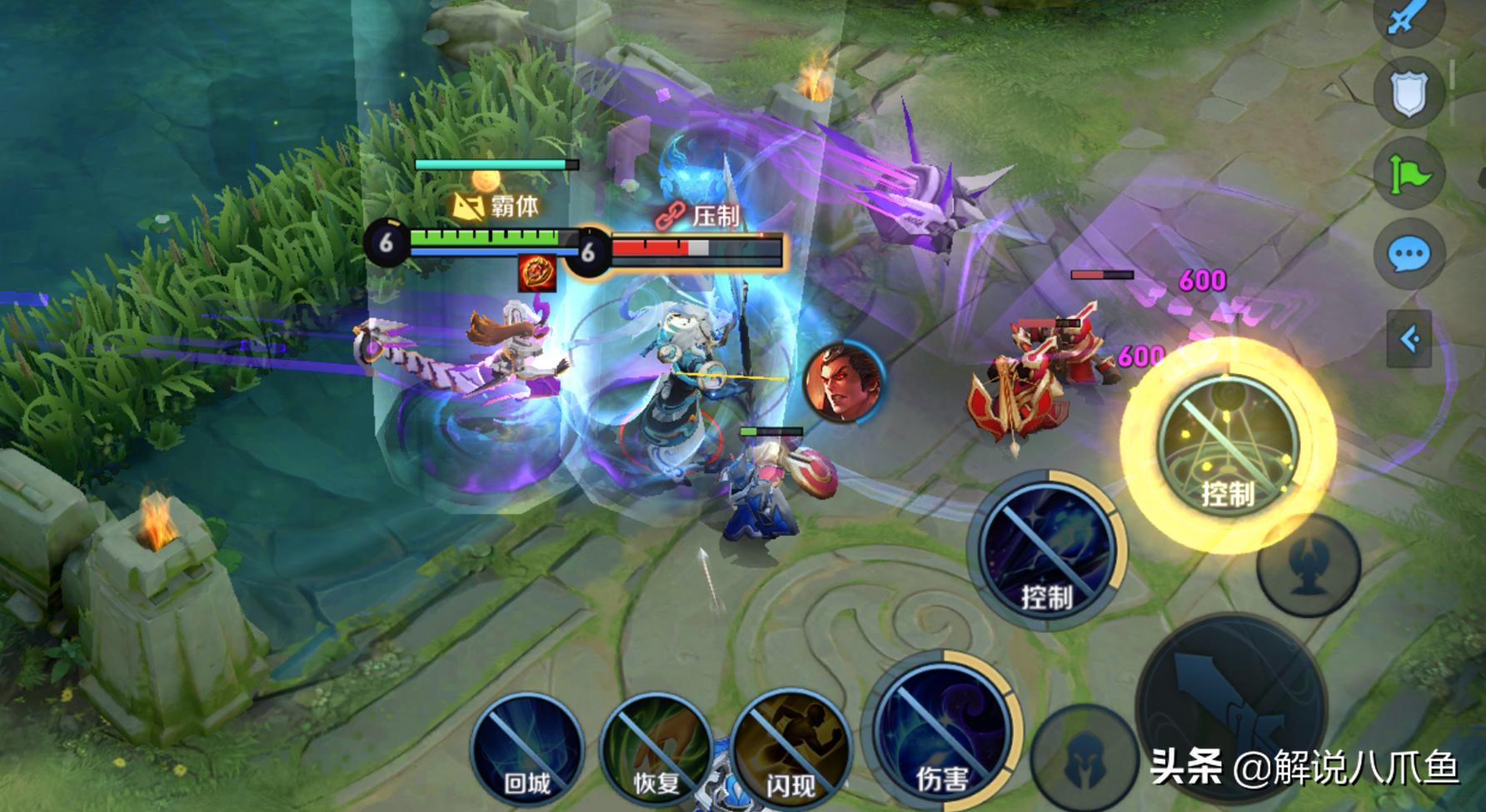The image size is (1486, 812).
Task: Use the dark blue 控制 skill
Action: coord(1047,550)
